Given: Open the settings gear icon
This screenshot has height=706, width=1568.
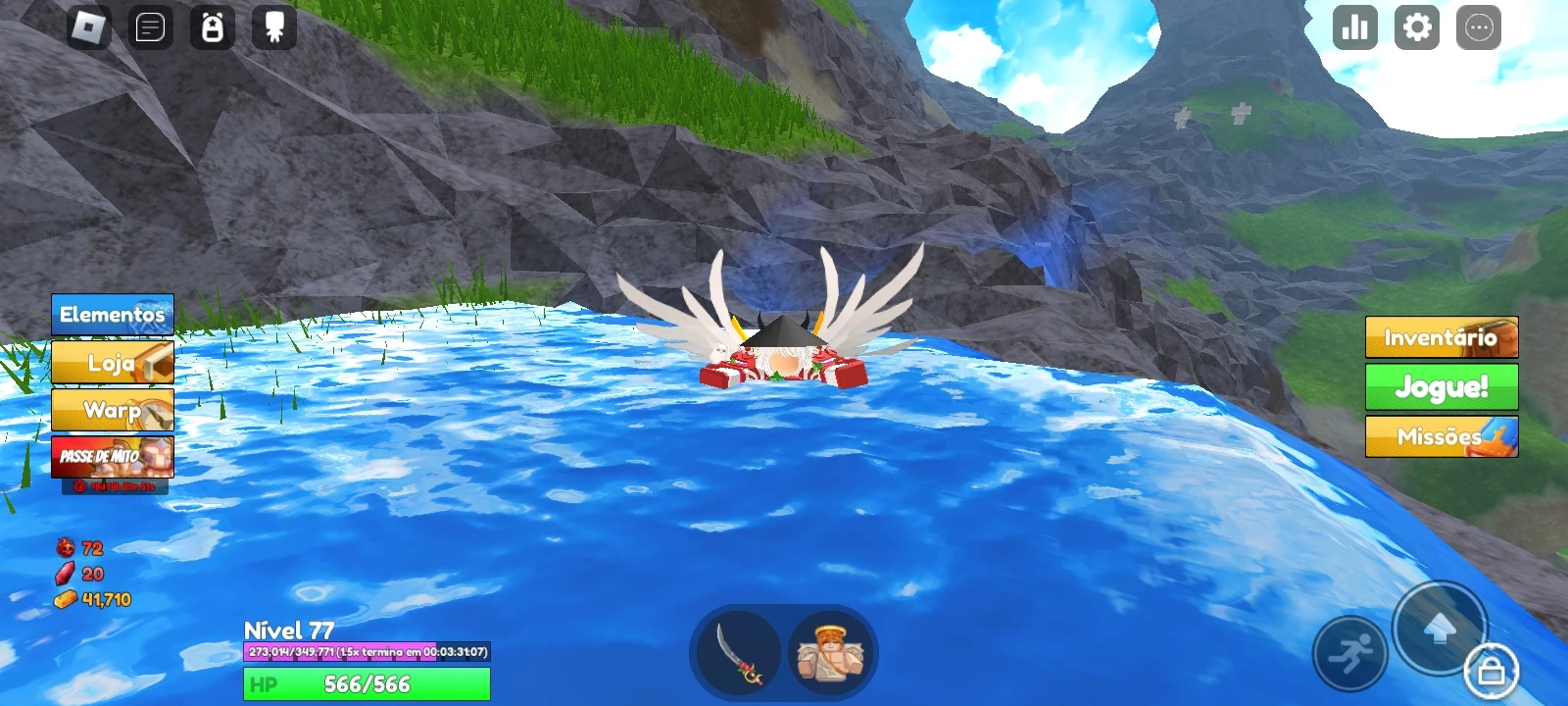Looking at the screenshot, I should pos(1415,27).
